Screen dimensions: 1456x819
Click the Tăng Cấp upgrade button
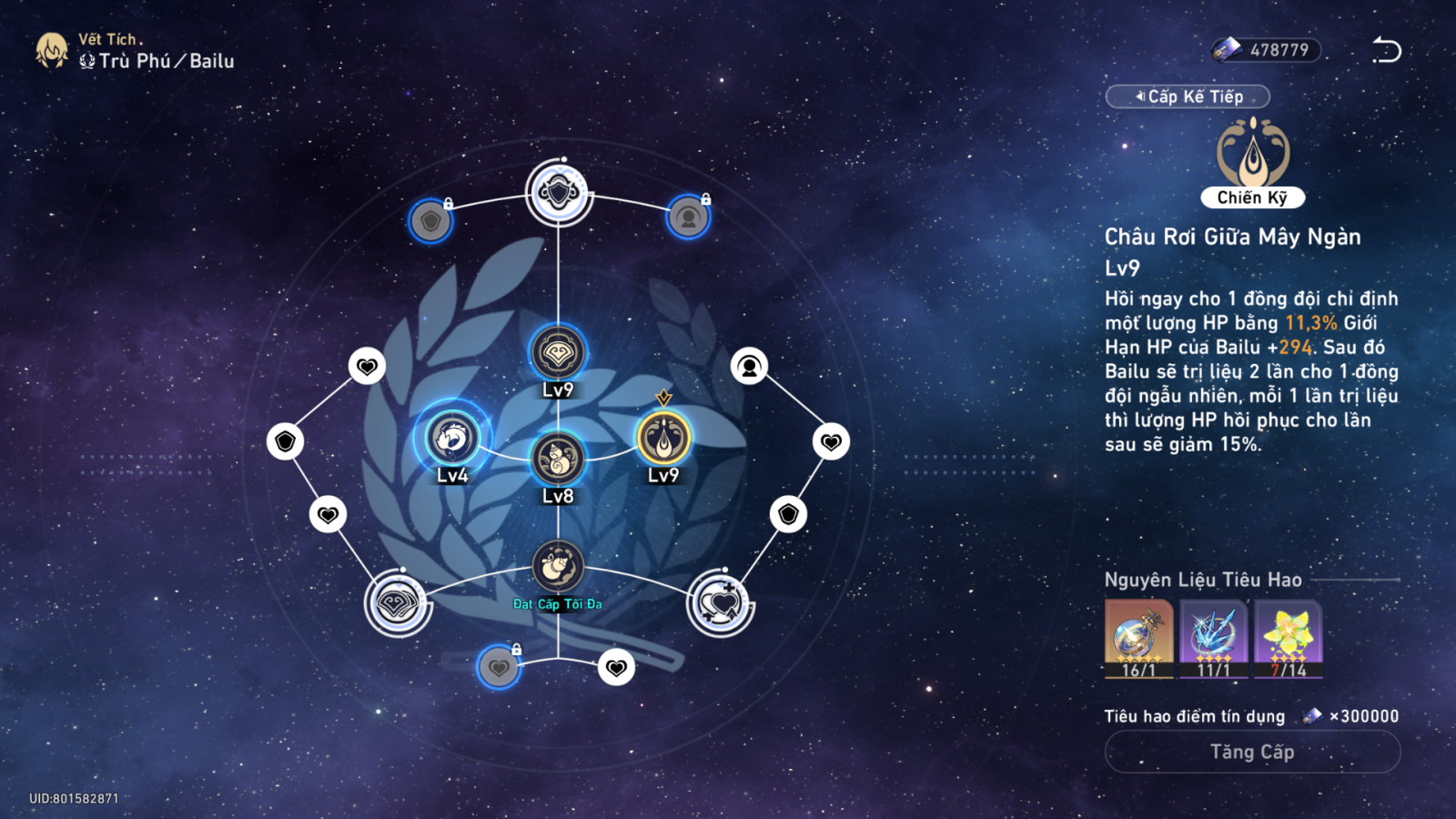[1252, 753]
